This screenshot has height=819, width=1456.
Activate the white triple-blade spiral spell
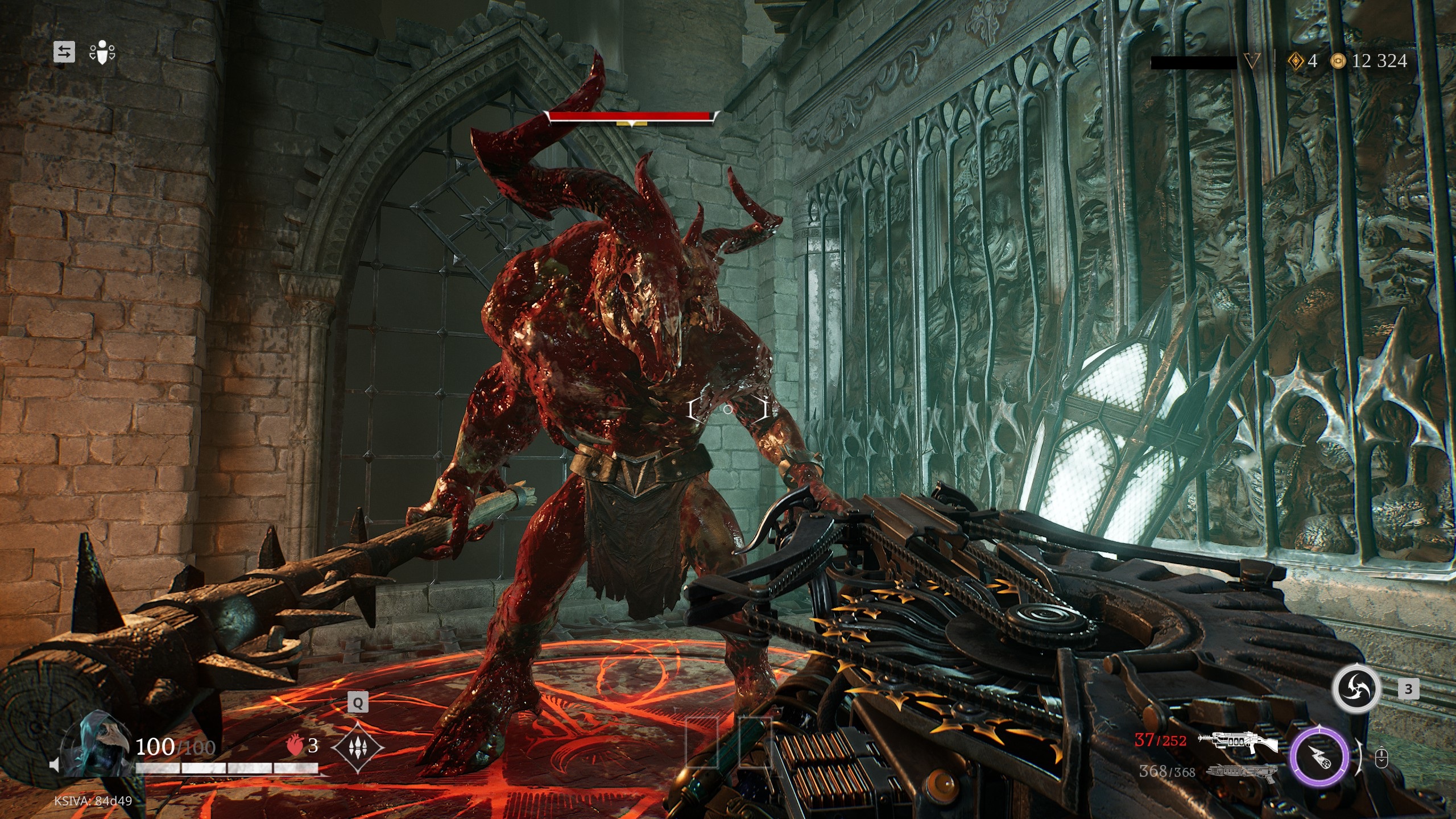[x=1357, y=689]
